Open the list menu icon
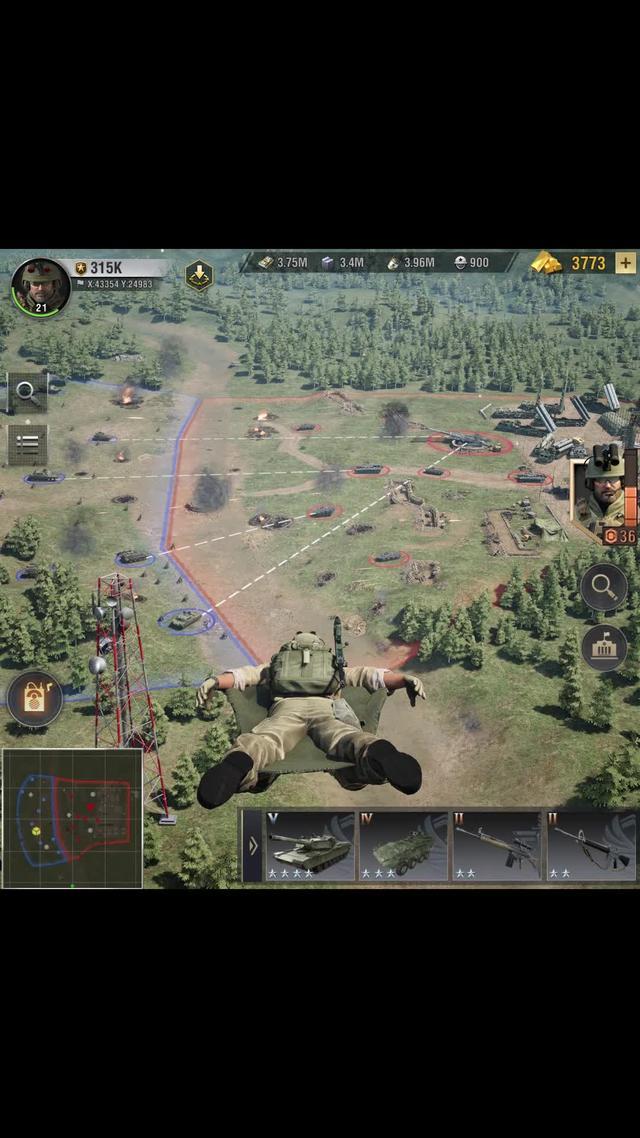640x1138 pixels. (x=27, y=444)
